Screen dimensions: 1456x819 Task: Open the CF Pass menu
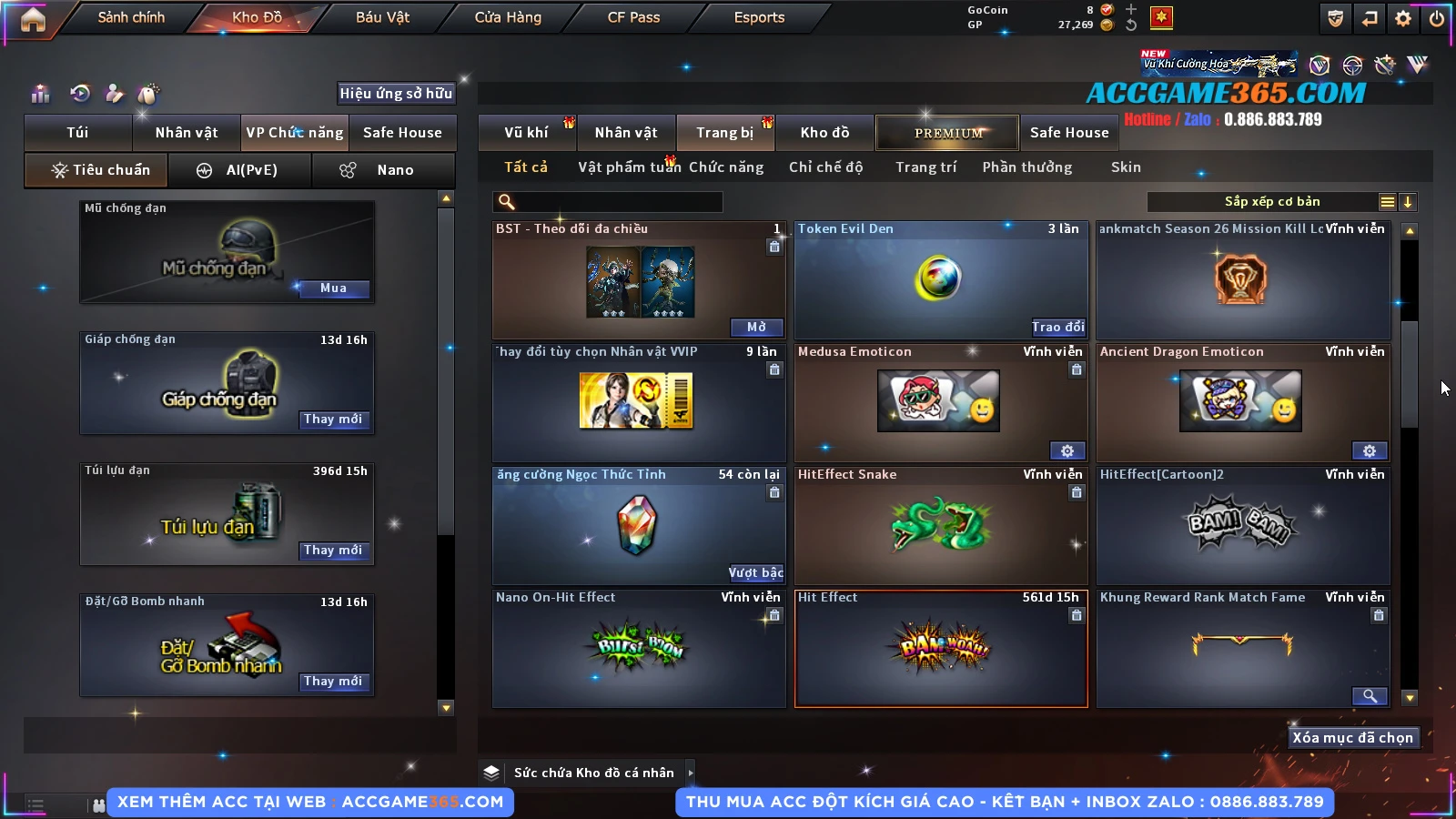tap(633, 17)
